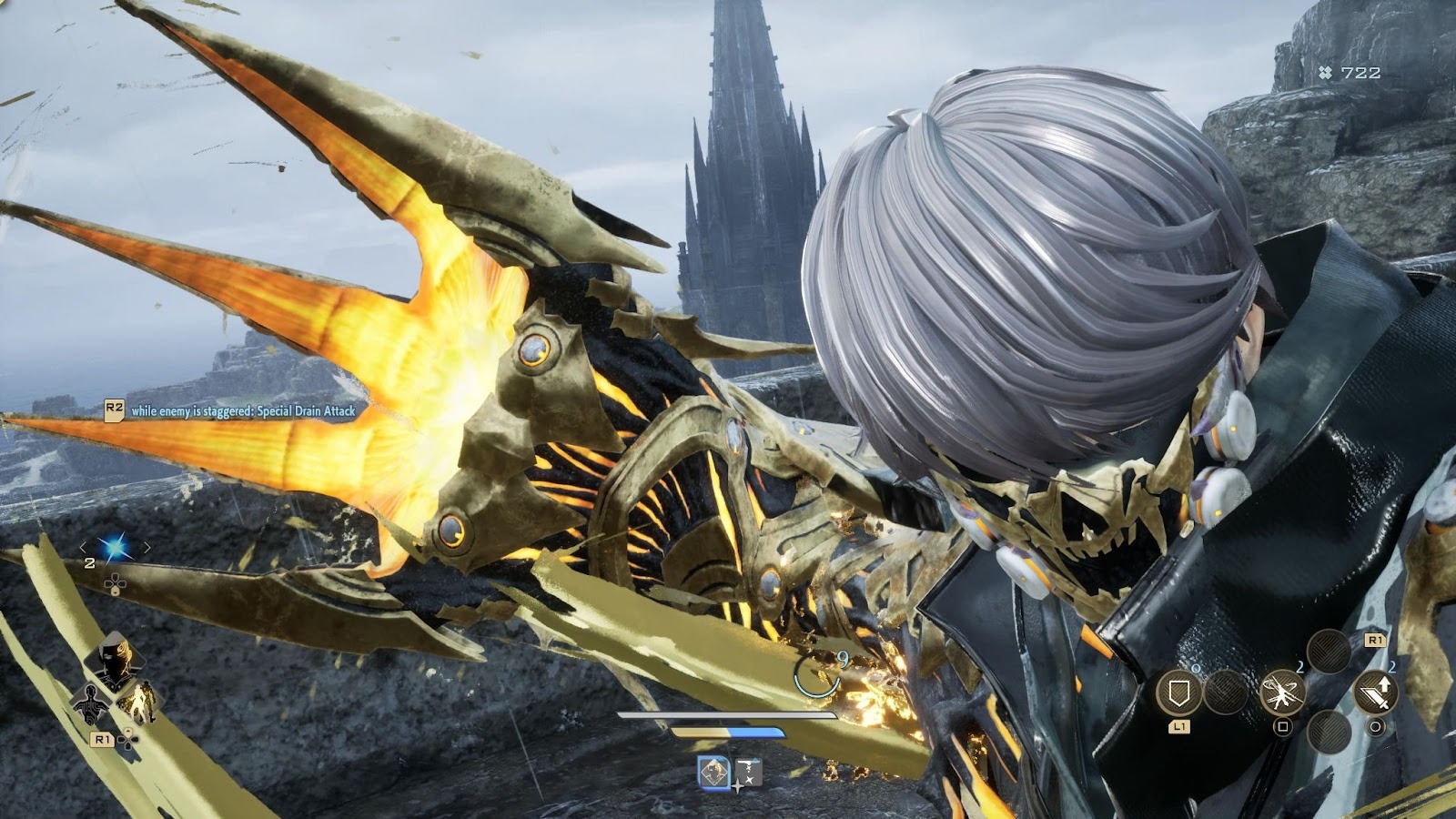Pick the two glowing figures partner icon
Image resolution: width=1456 pixels, height=819 pixels.
point(139,702)
